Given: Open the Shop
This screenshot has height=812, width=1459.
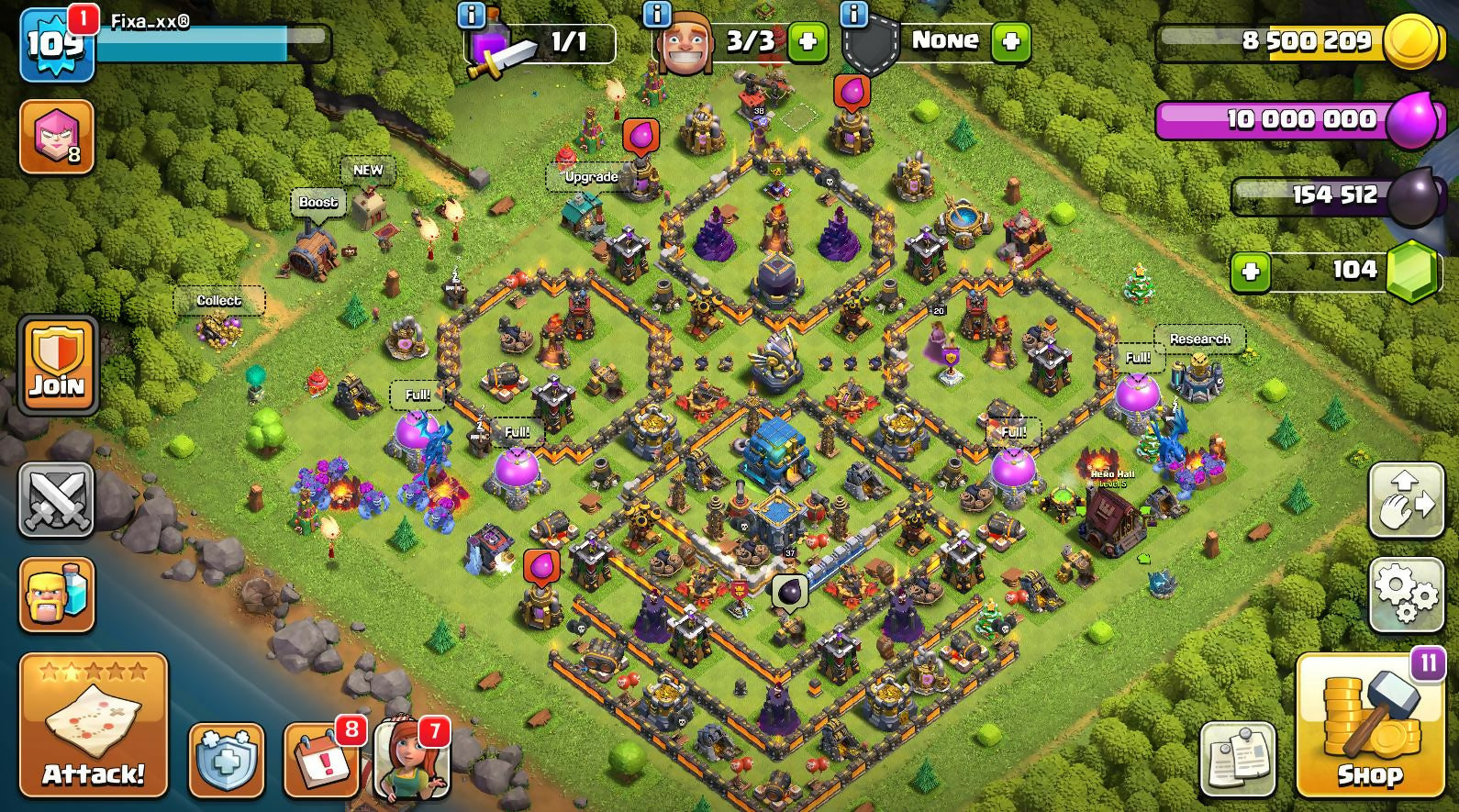Looking at the screenshot, I should pyautogui.click(x=1369, y=725).
